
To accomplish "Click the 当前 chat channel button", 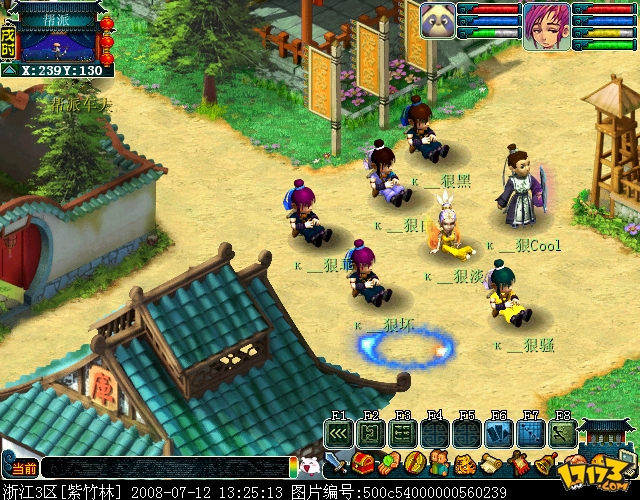I will 20,467.
